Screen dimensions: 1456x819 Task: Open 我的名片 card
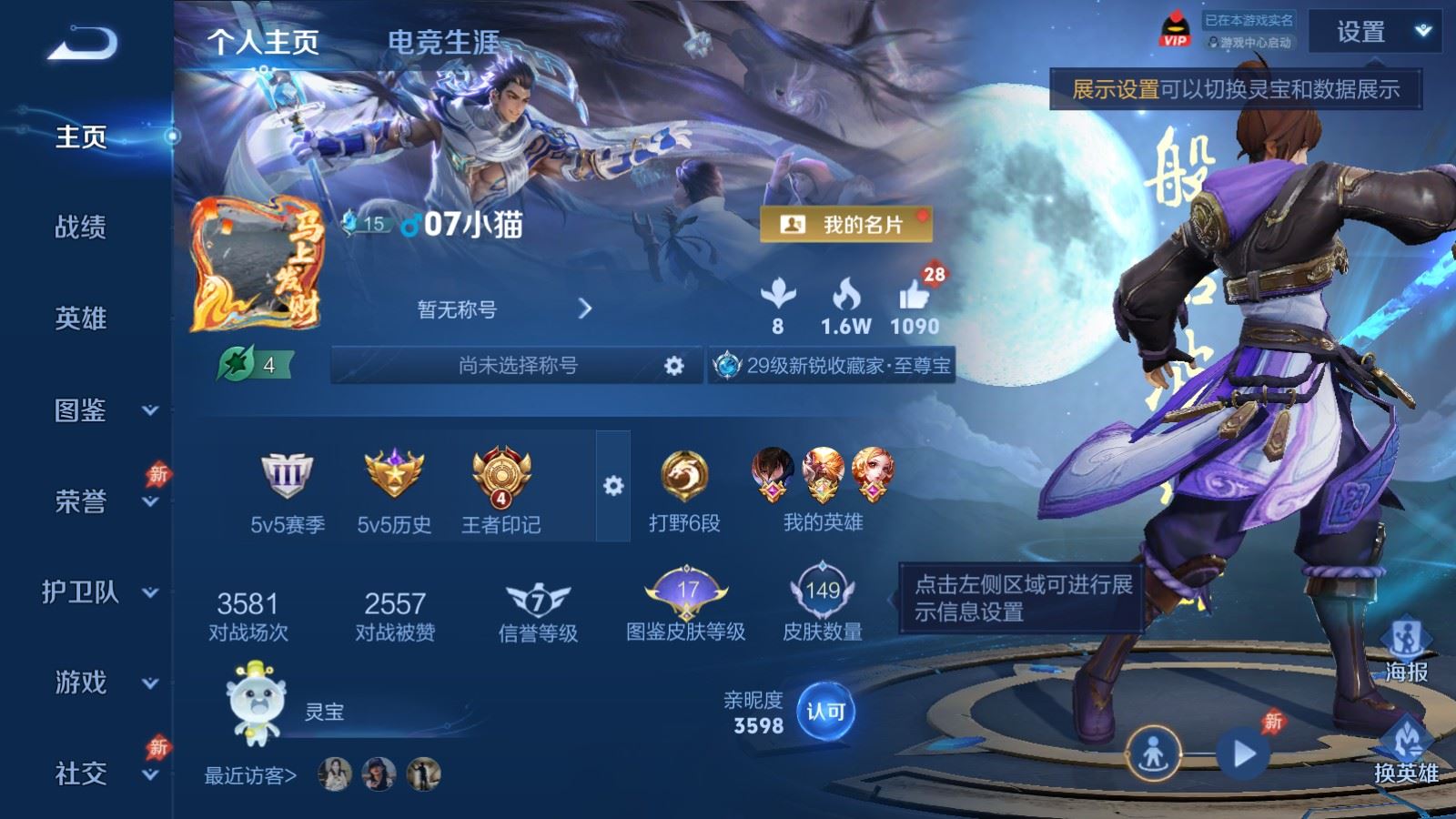(845, 225)
